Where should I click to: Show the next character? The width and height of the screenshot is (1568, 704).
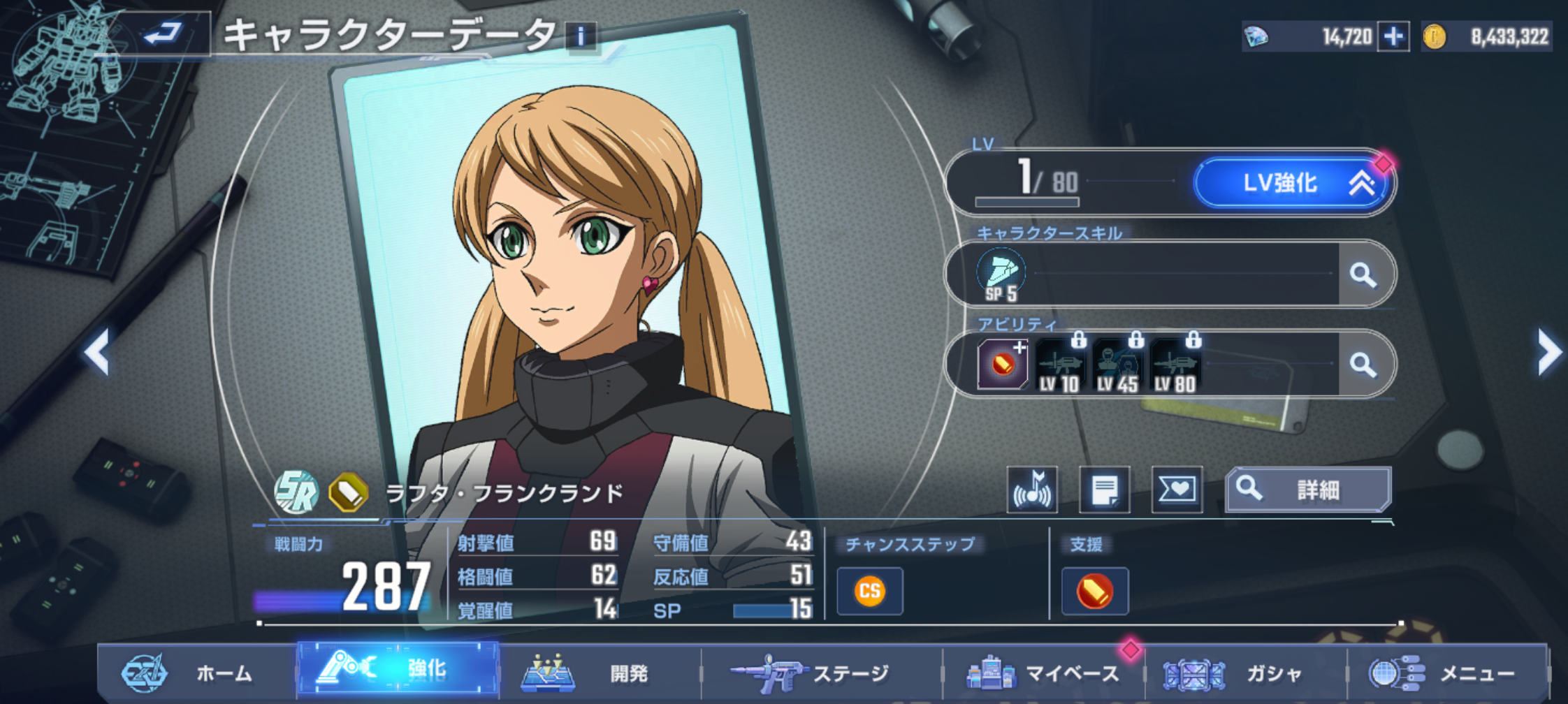1548,351
